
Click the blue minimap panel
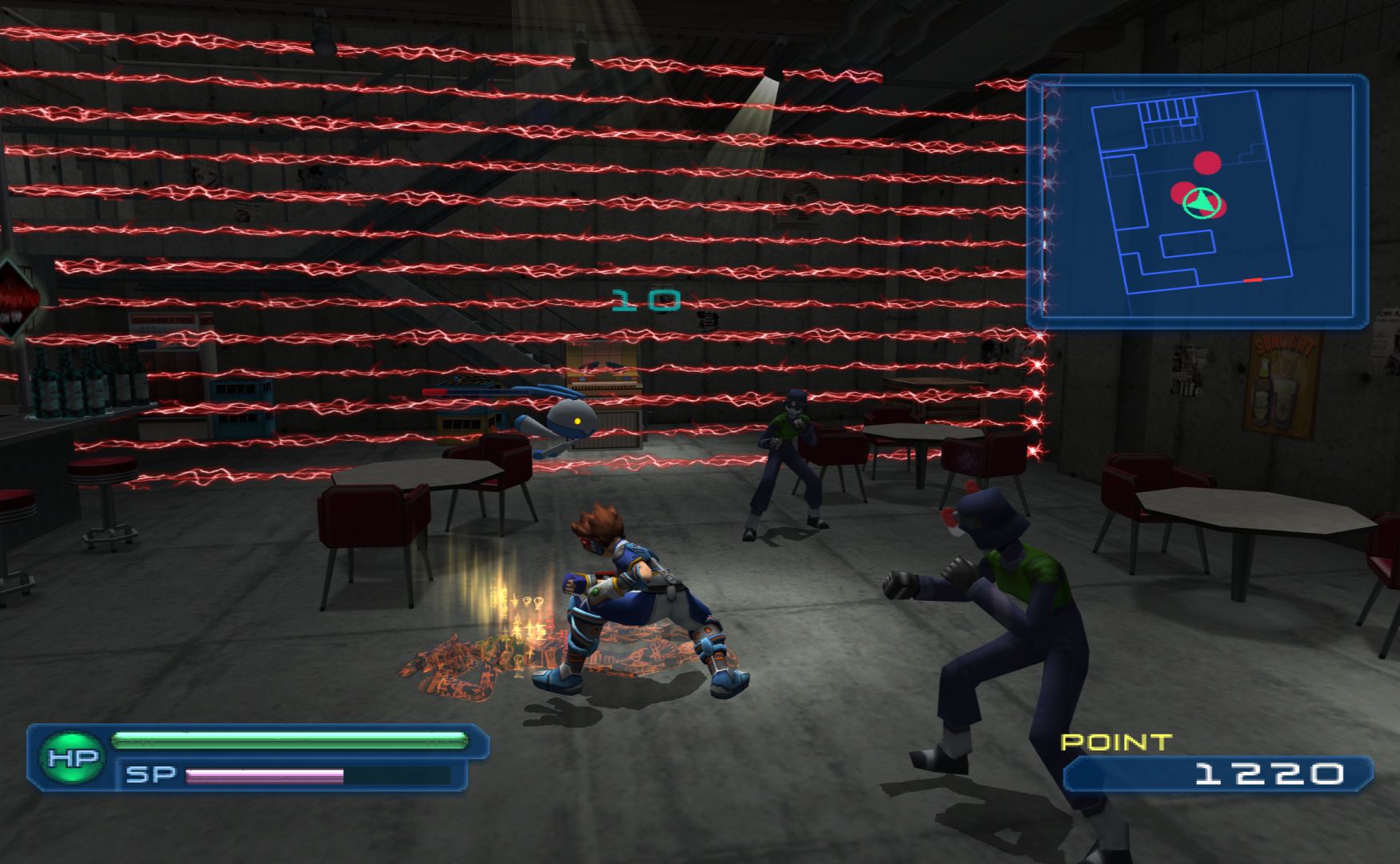tap(1197, 201)
